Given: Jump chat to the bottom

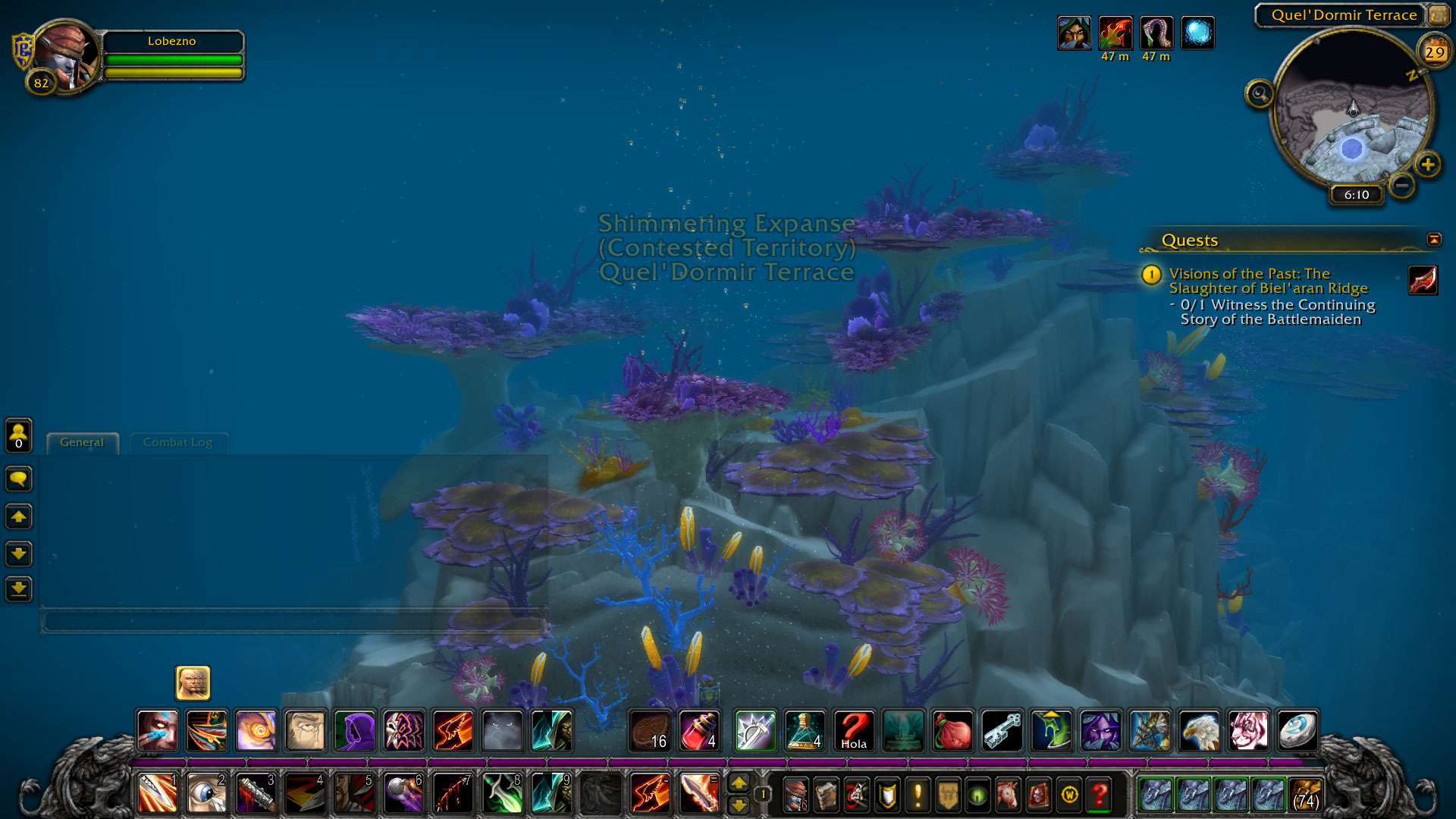Looking at the screenshot, I should click(19, 588).
